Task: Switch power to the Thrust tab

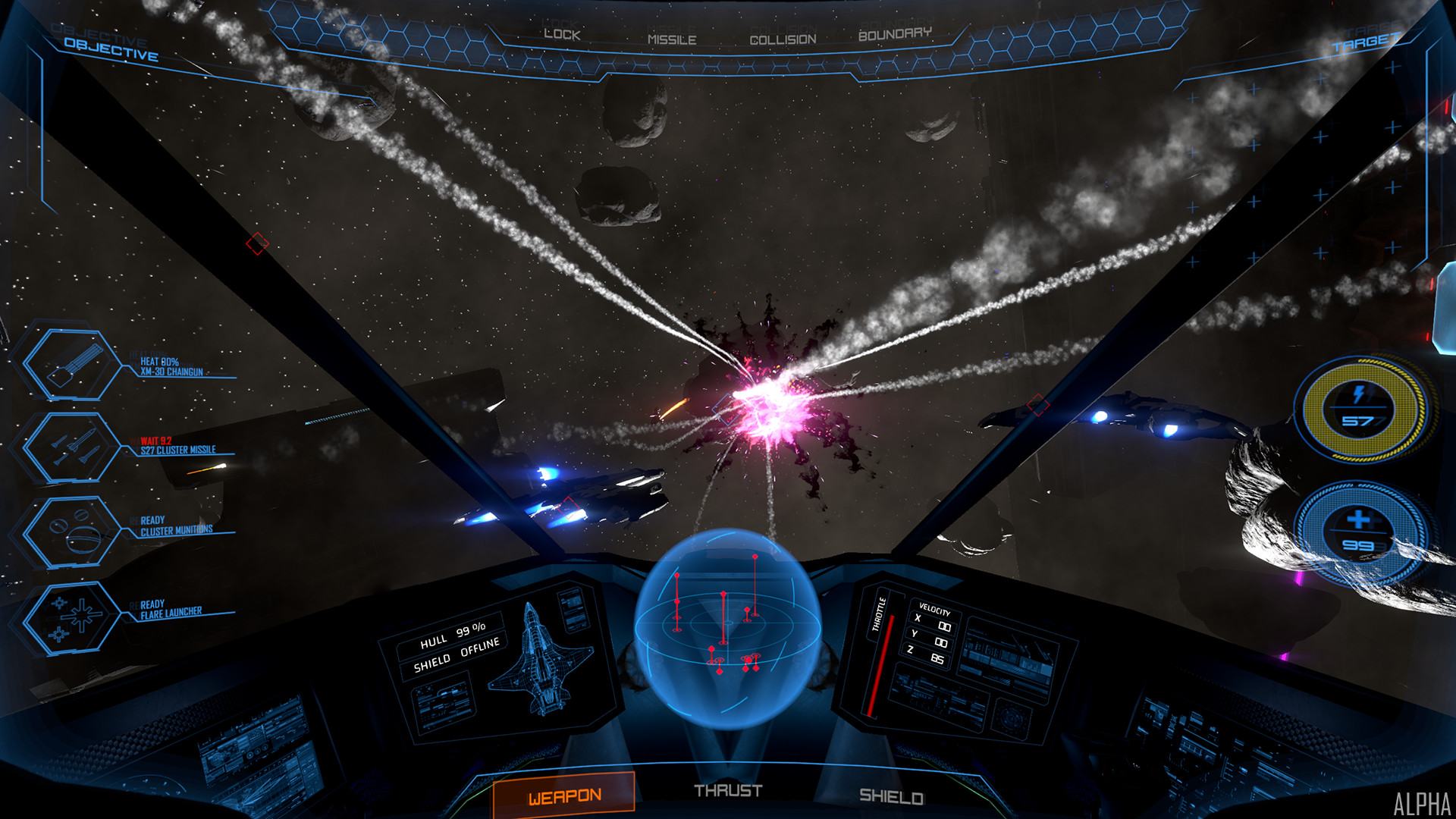Action: (728, 791)
